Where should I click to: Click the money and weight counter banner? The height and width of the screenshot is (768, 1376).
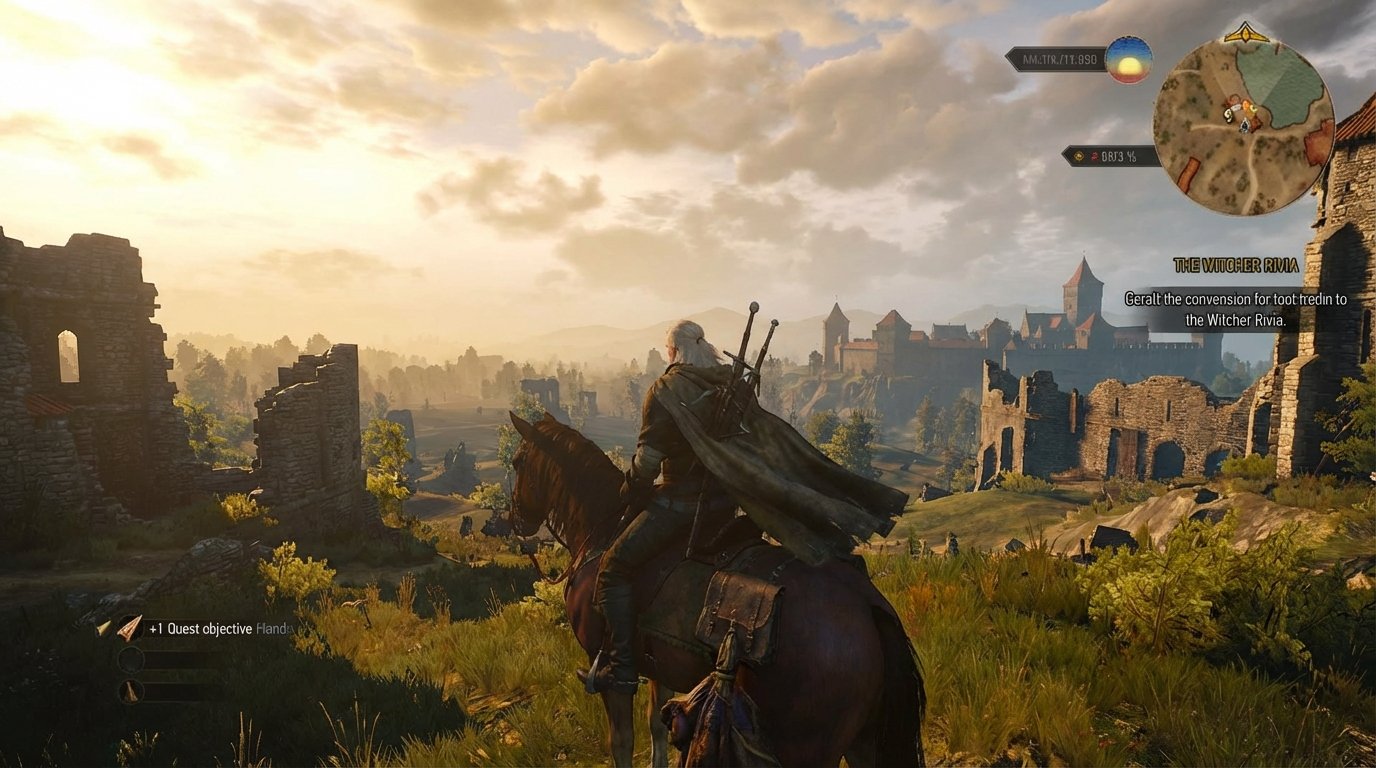(1057, 58)
